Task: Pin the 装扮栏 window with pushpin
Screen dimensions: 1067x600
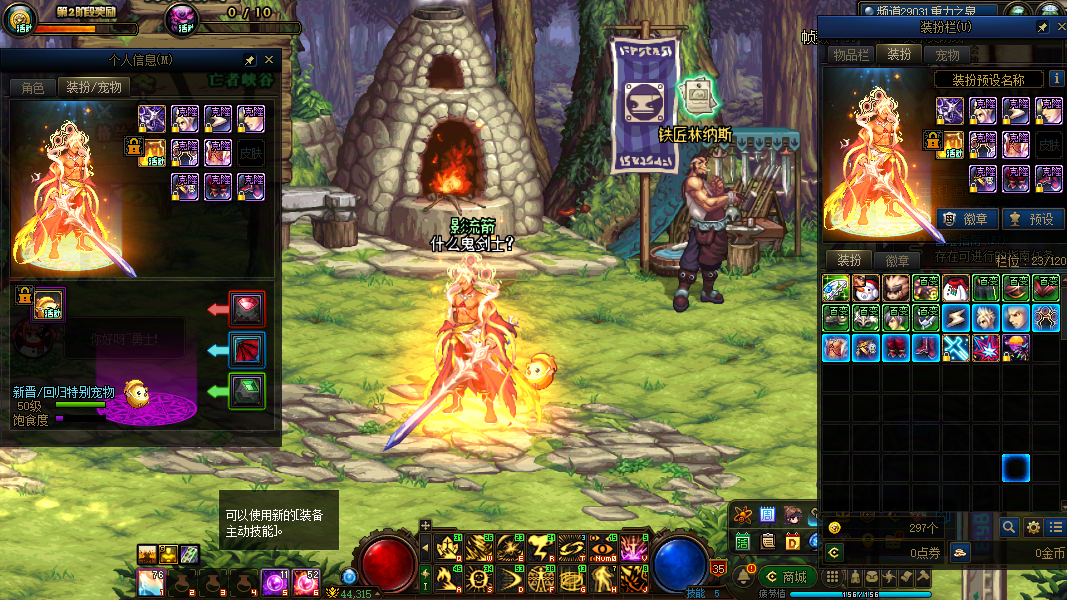Action: tap(1043, 27)
